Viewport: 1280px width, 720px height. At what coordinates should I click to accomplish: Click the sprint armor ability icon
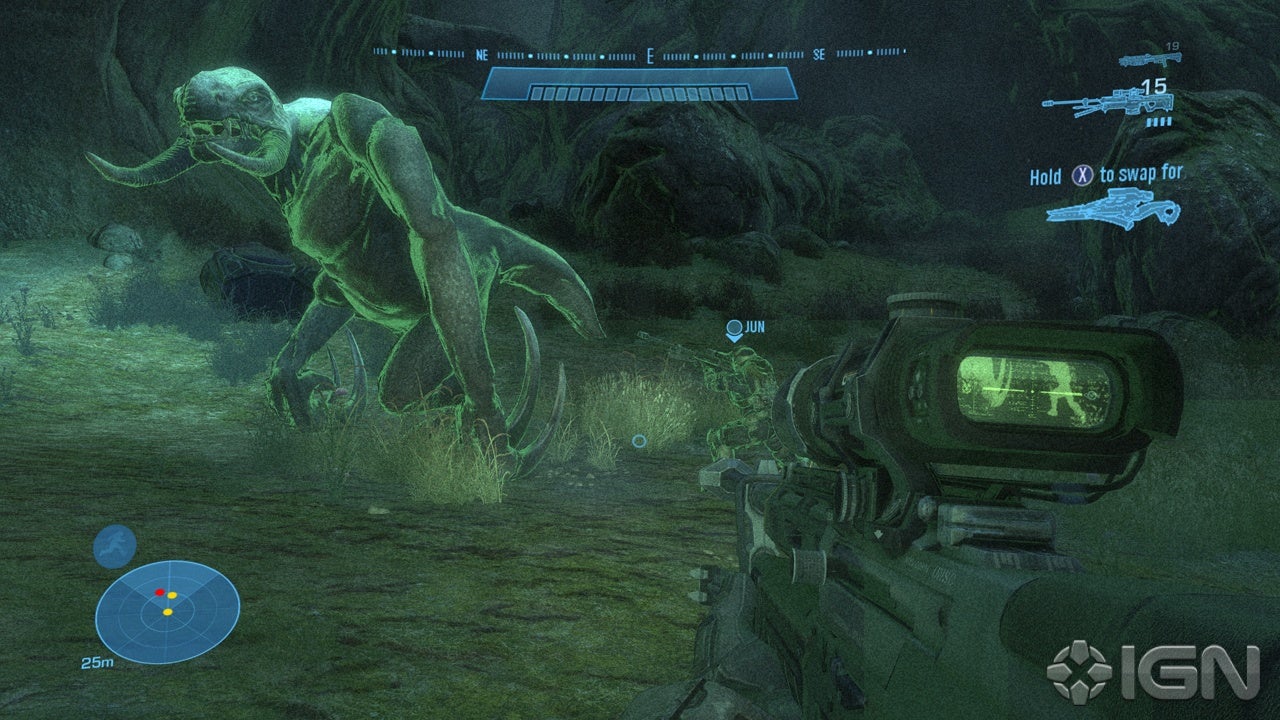[x=114, y=546]
